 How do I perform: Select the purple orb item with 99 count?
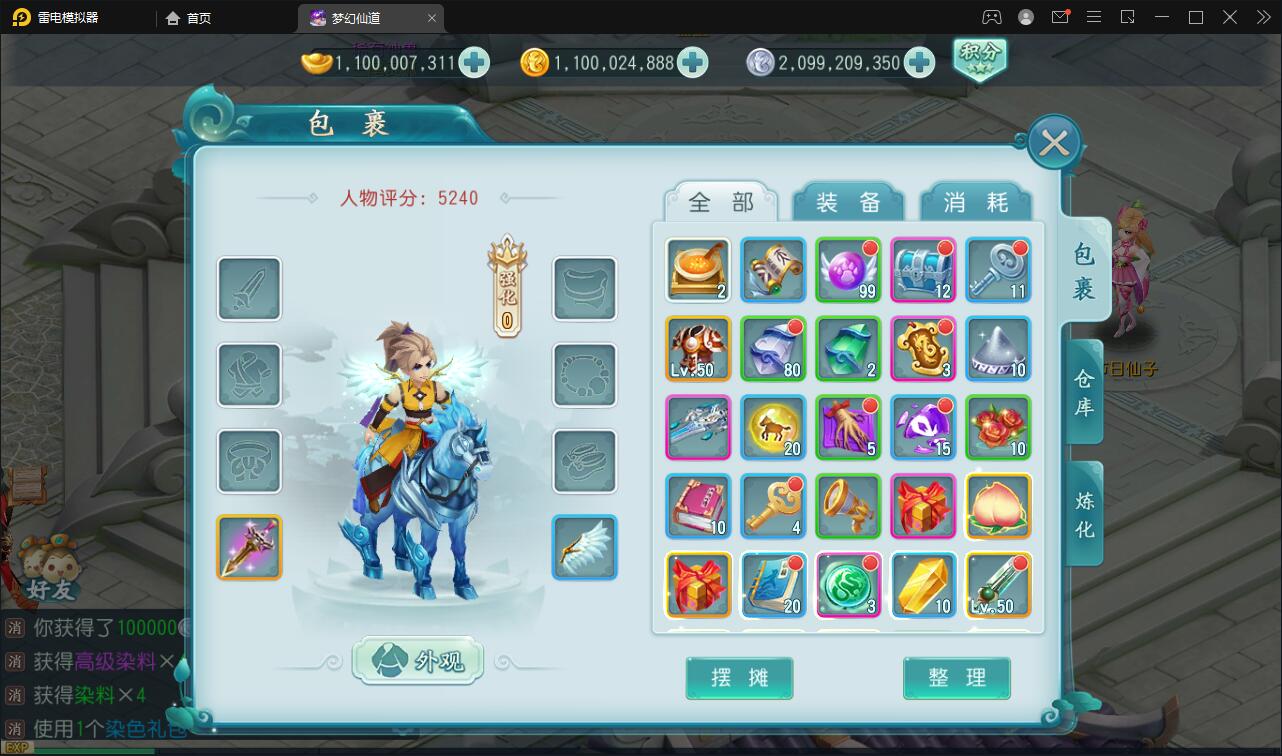847,269
